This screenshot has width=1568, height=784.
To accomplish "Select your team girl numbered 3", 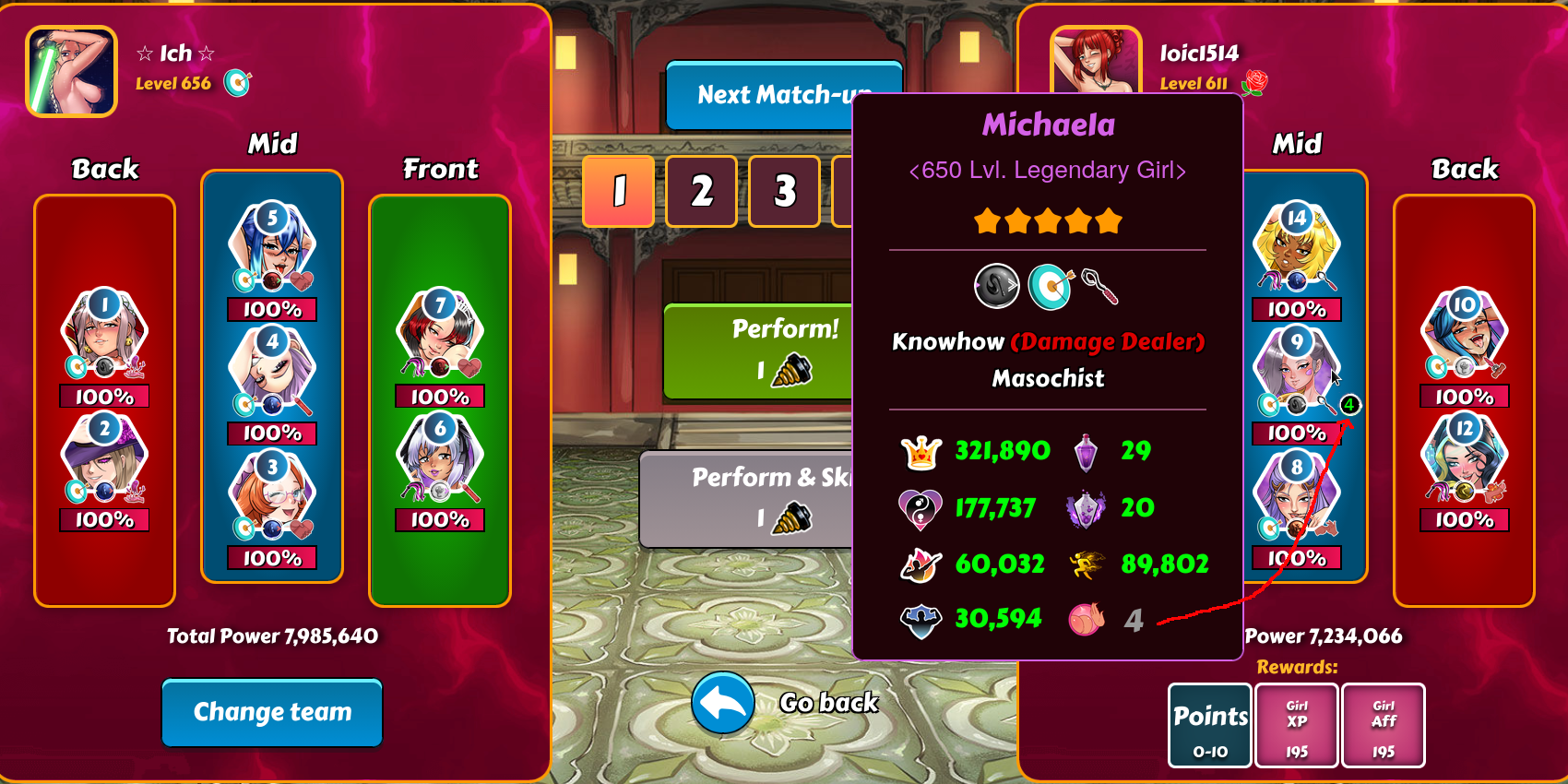I will pos(272,498).
